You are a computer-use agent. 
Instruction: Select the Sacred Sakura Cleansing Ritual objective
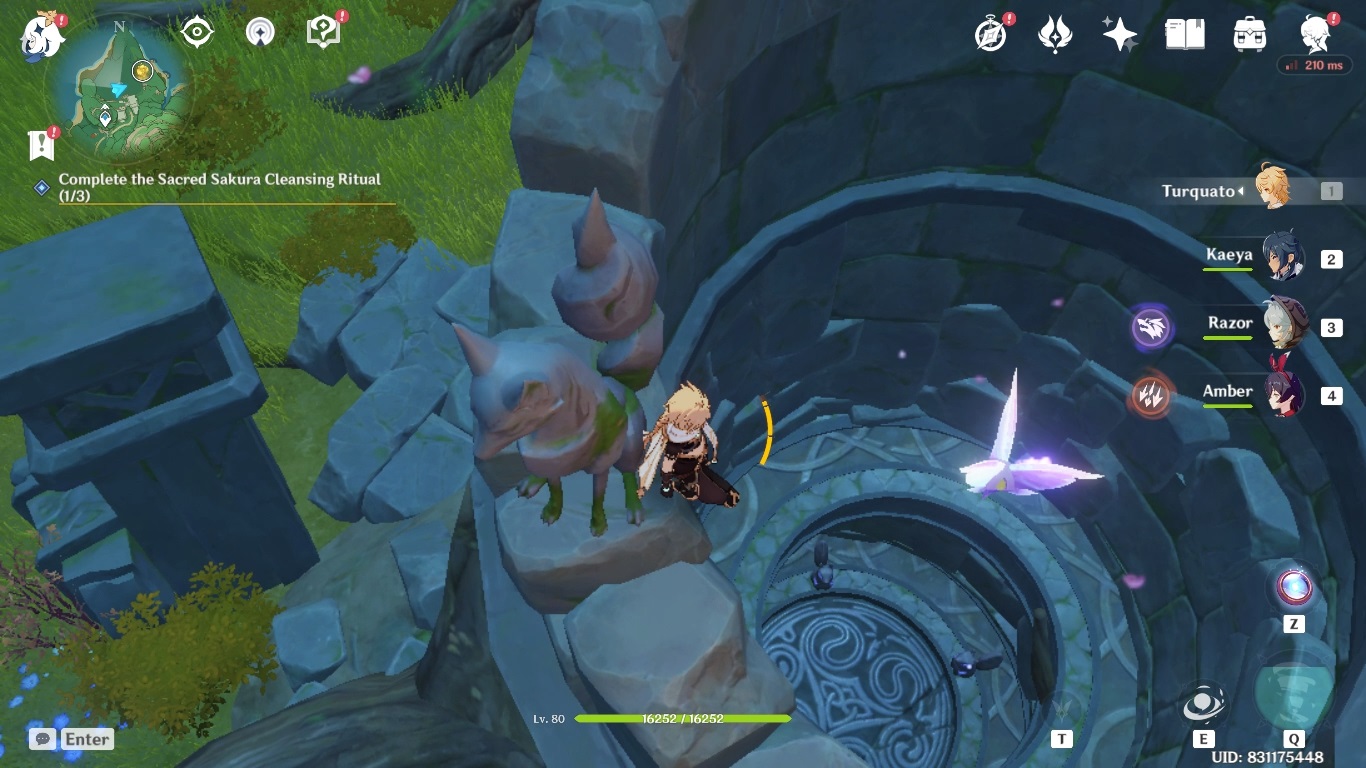click(x=220, y=185)
